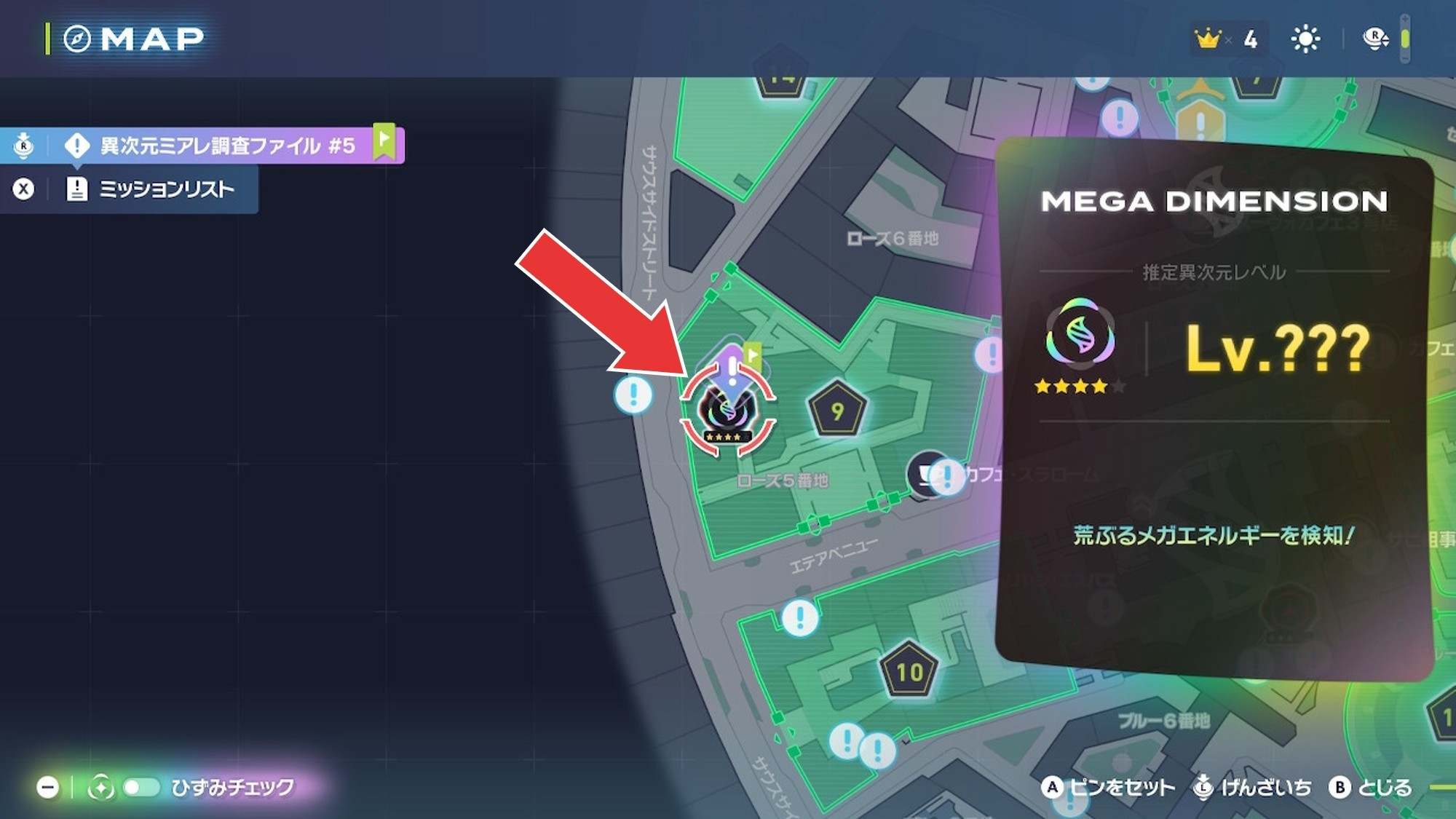This screenshot has width=1456, height=819.
Task: Select げんざいち to center on current location
Action: click(x=1254, y=787)
